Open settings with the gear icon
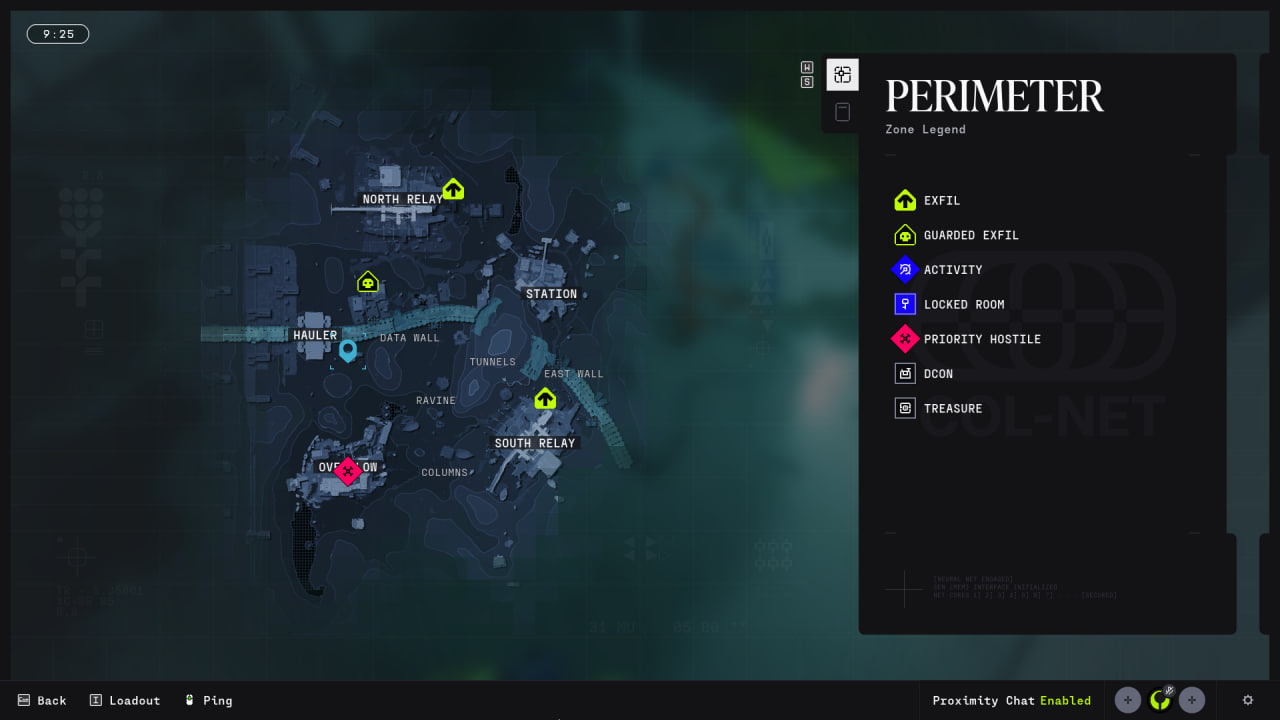The height and width of the screenshot is (720, 1280). tap(1247, 700)
